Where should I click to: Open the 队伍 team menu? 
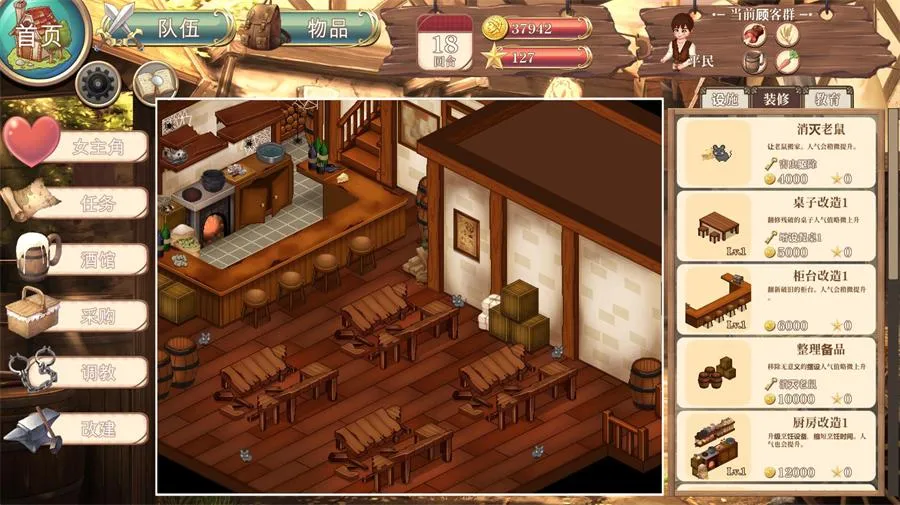click(178, 28)
